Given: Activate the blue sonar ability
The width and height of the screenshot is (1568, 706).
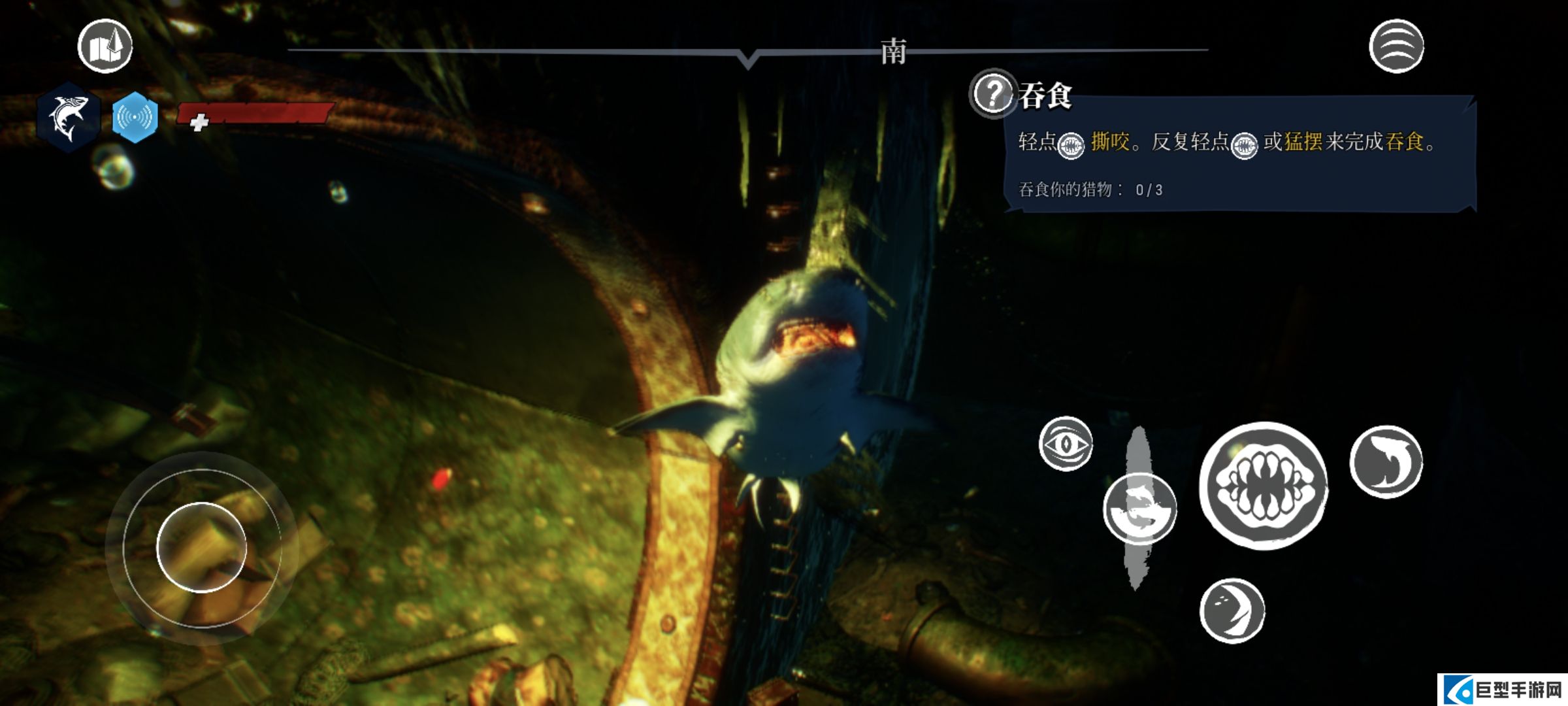Looking at the screenshot, I should point(135,118).
